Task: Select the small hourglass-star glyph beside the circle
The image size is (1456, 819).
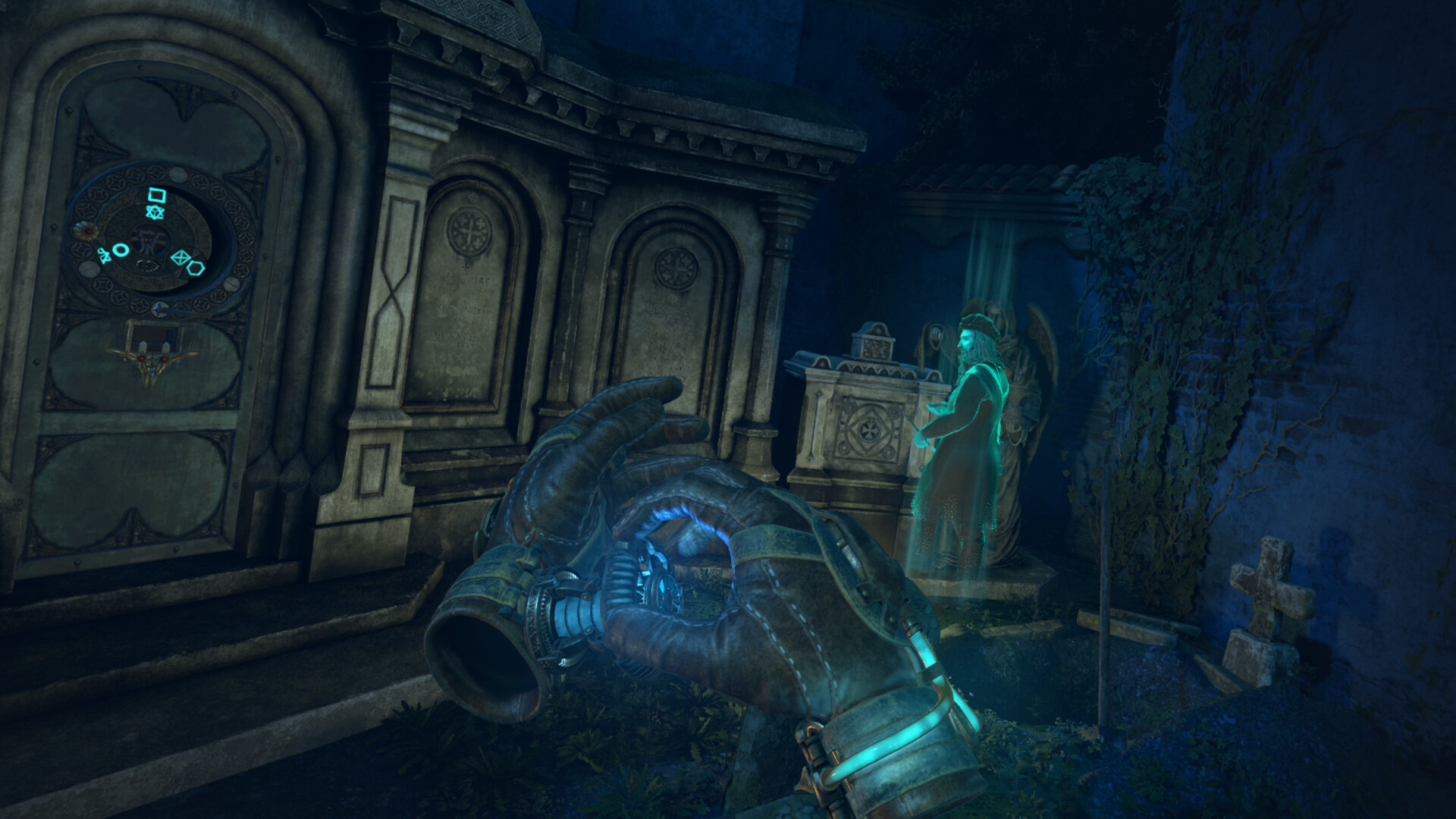Action: (105, 256)
